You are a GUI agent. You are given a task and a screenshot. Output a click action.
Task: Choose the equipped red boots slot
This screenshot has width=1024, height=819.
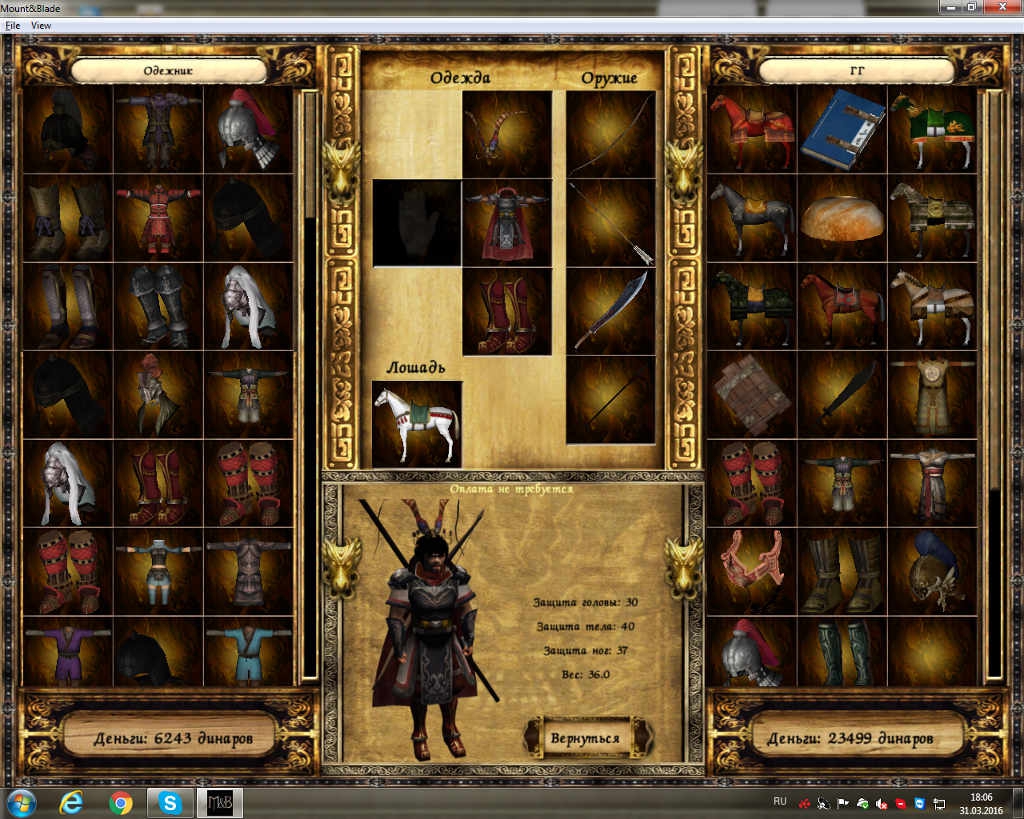(507, 311)
